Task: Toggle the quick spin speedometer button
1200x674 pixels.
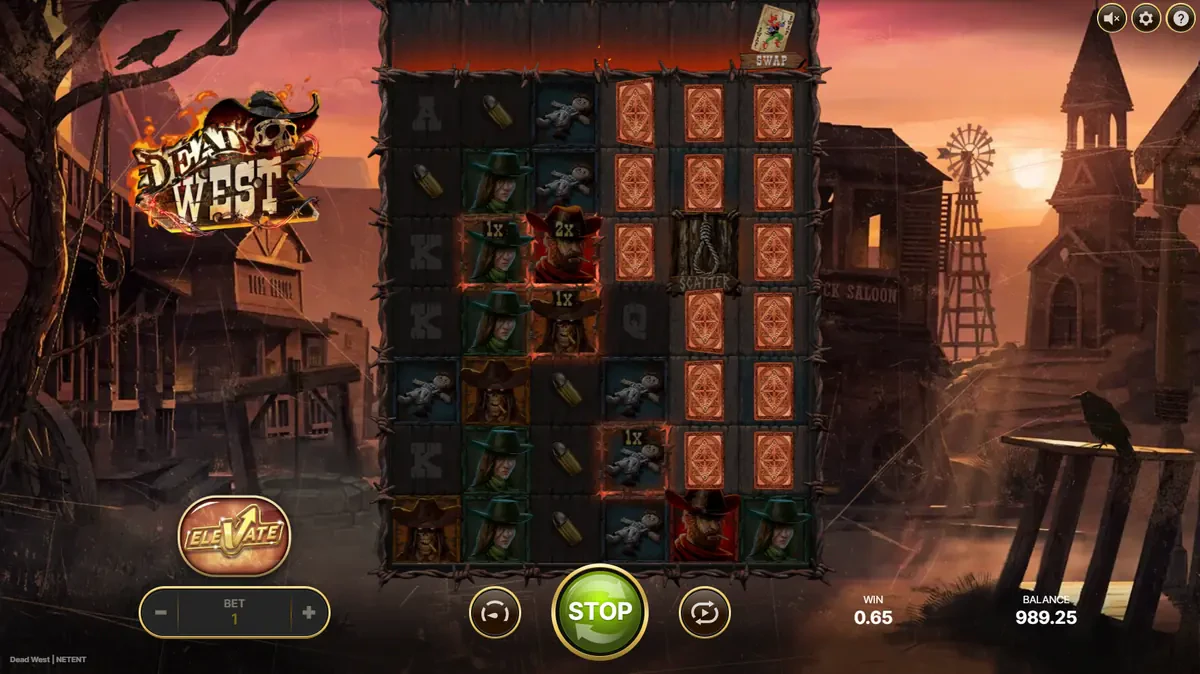Action: (x=495, y=612)
